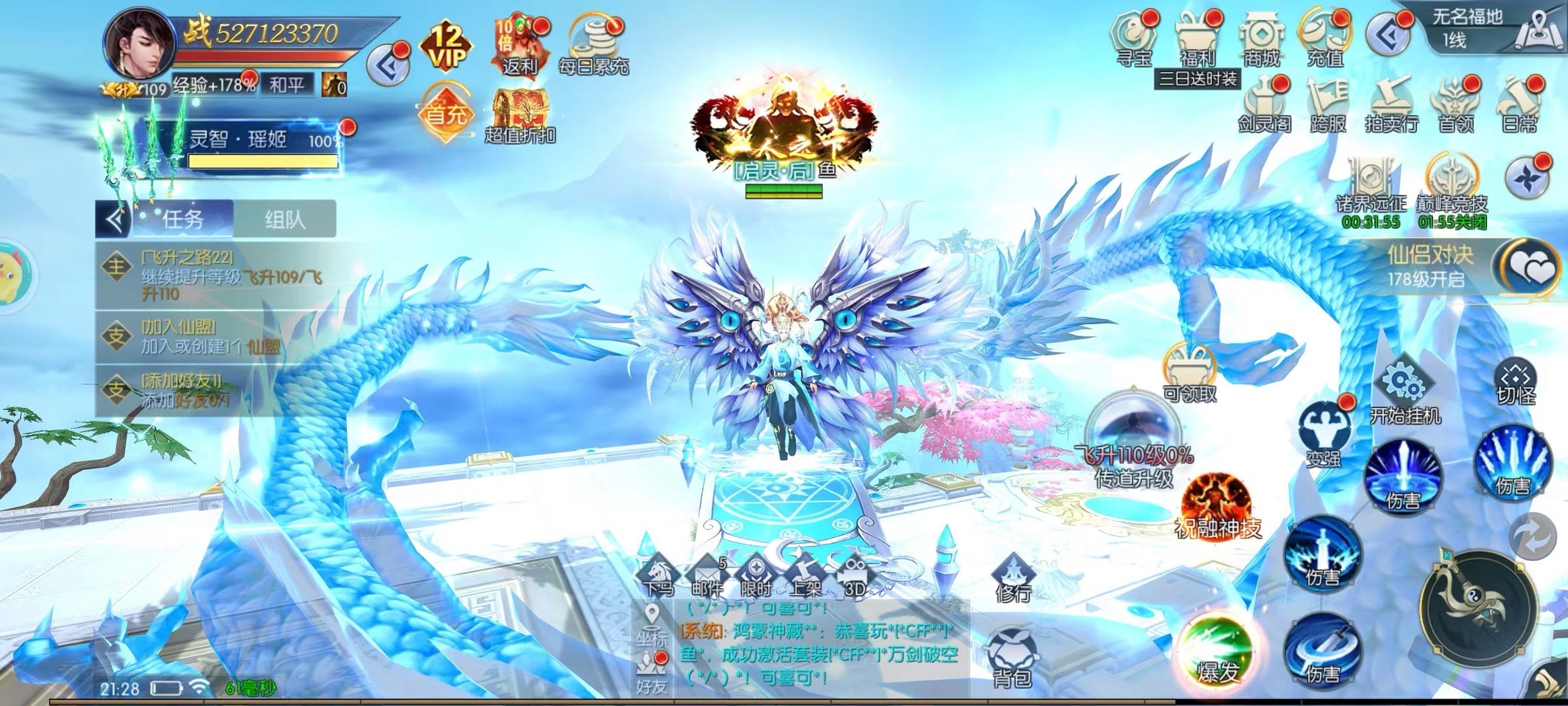Open the 首领 boss menu

(1455, 105)
